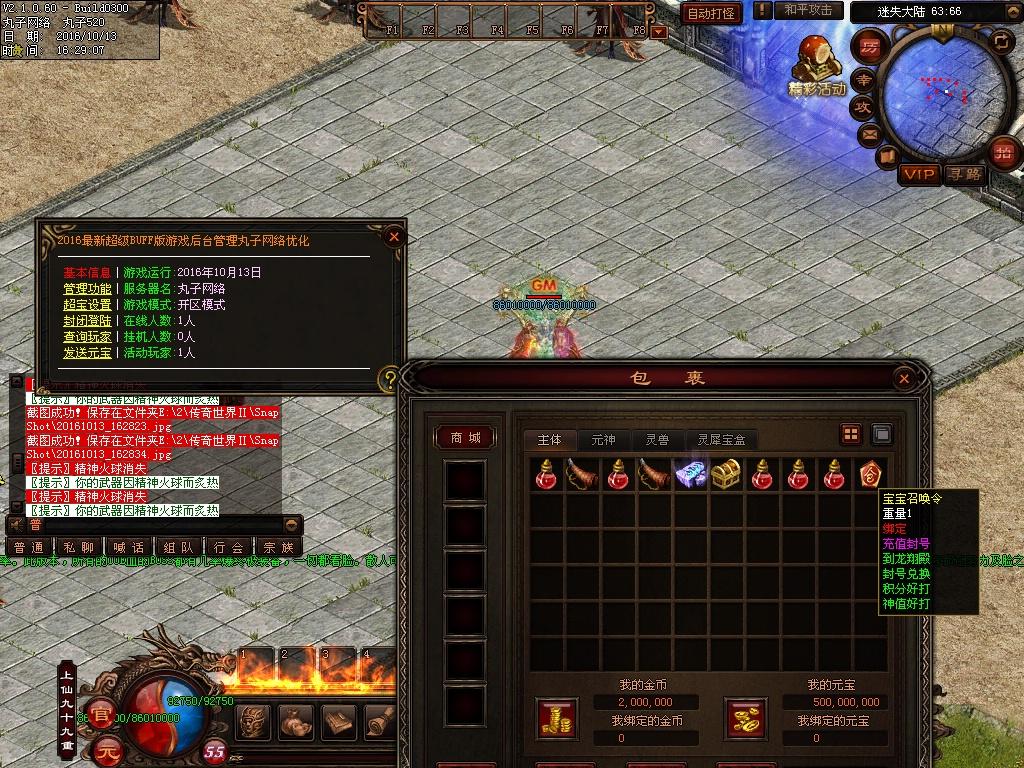
Task: Open the VIP panel
Action: [919, 175]
